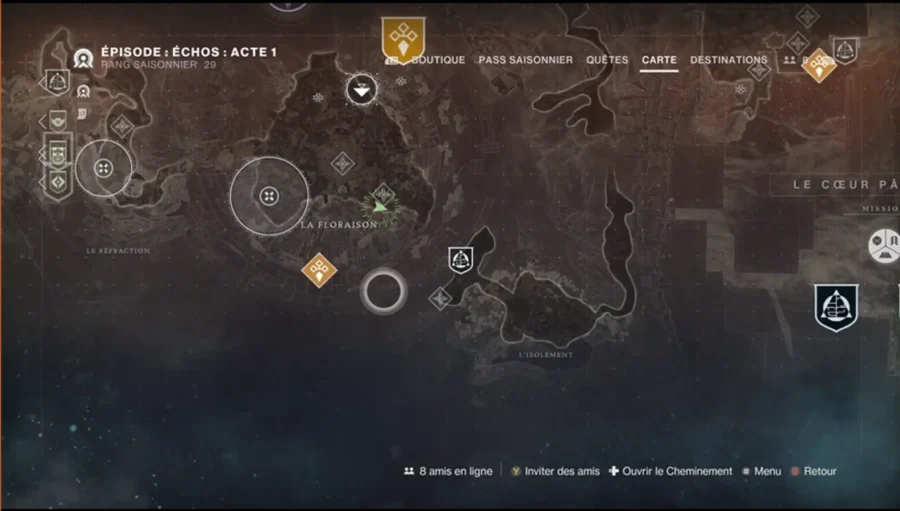900x511 pixels.
Task: Select the landing zone marker with down arrow
Action: click(361, 90)
